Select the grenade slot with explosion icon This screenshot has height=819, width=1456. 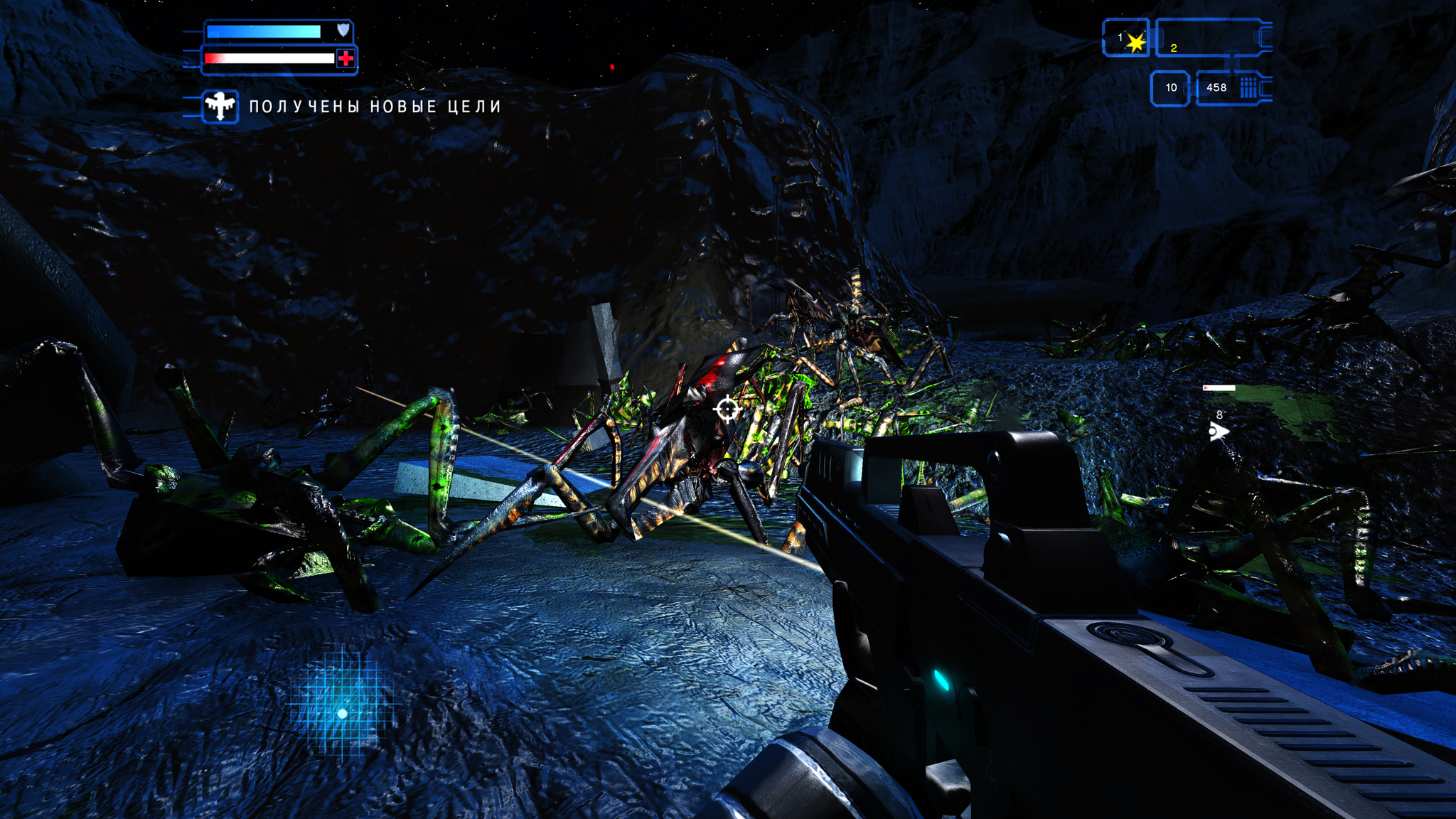(1127, 39)
